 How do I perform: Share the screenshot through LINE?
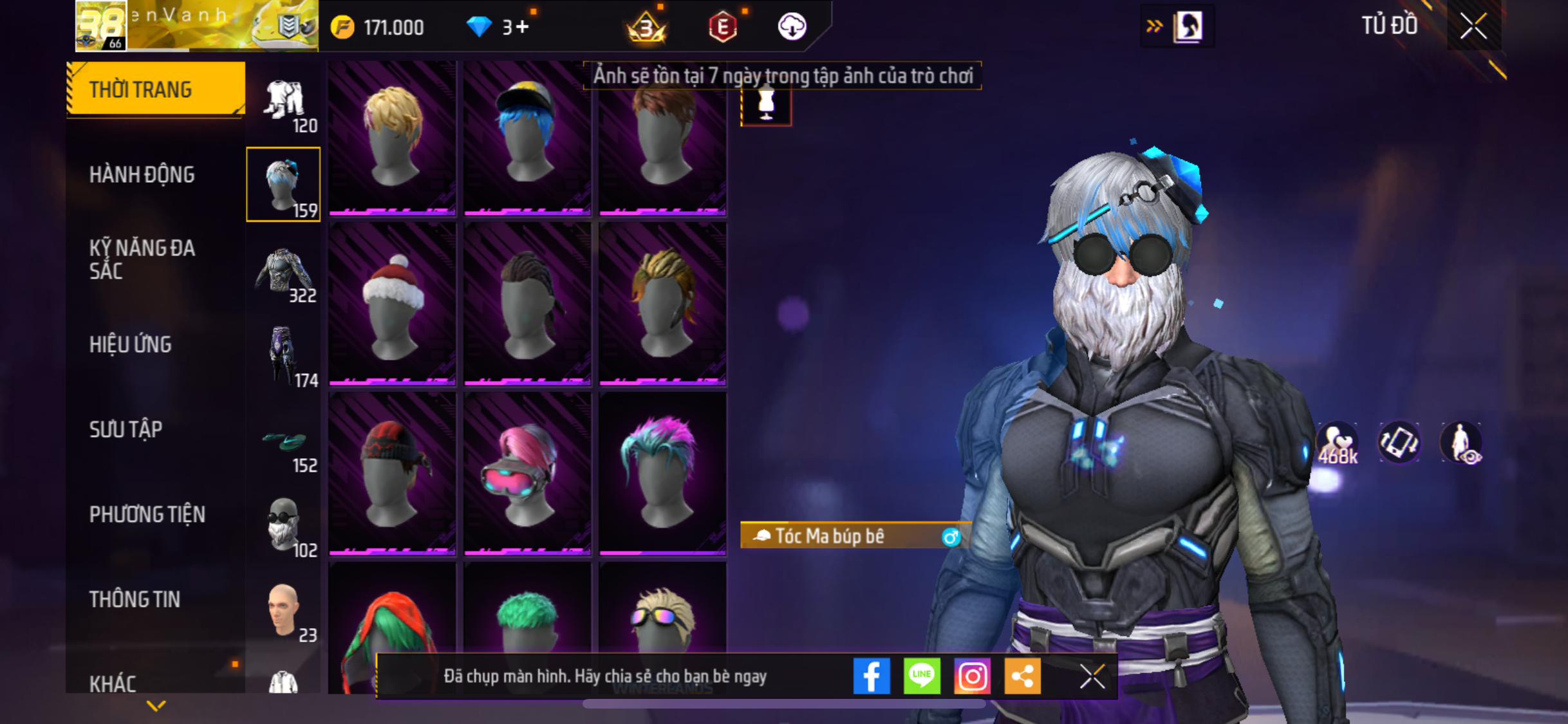[x=922, y=676]
